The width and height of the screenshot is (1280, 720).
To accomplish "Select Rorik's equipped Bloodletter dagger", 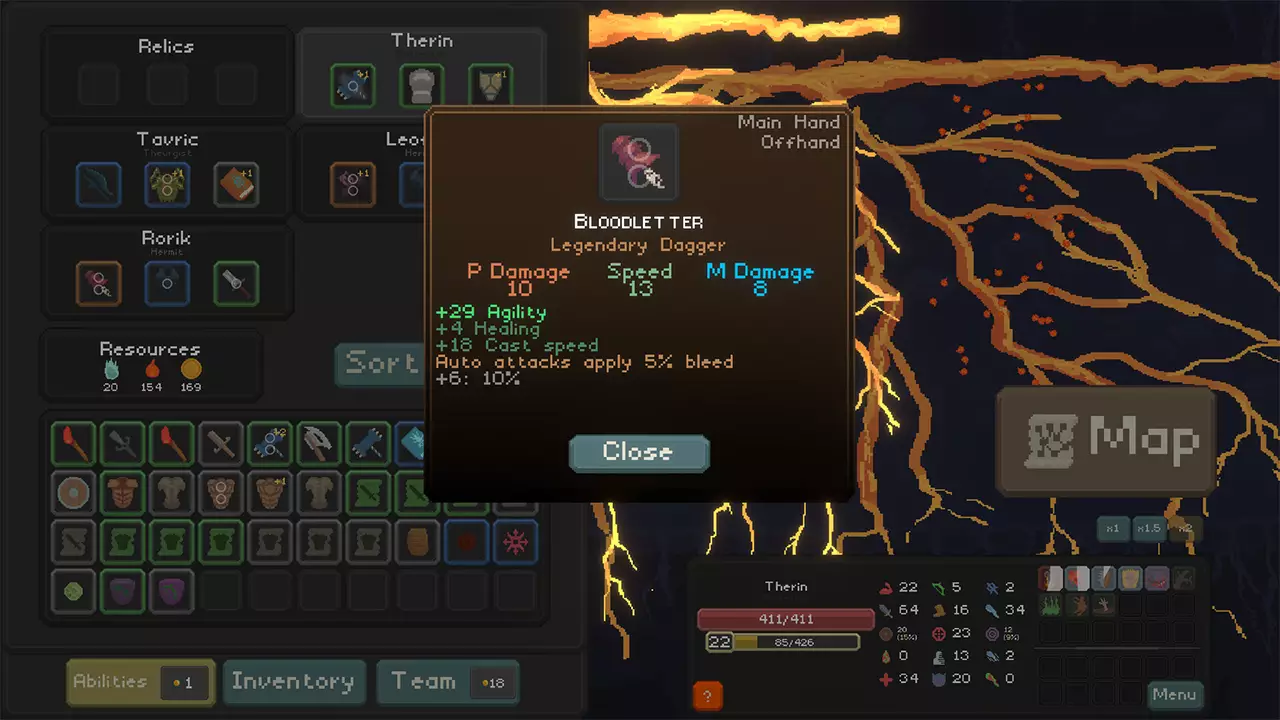I will click(x=98, y=284).
